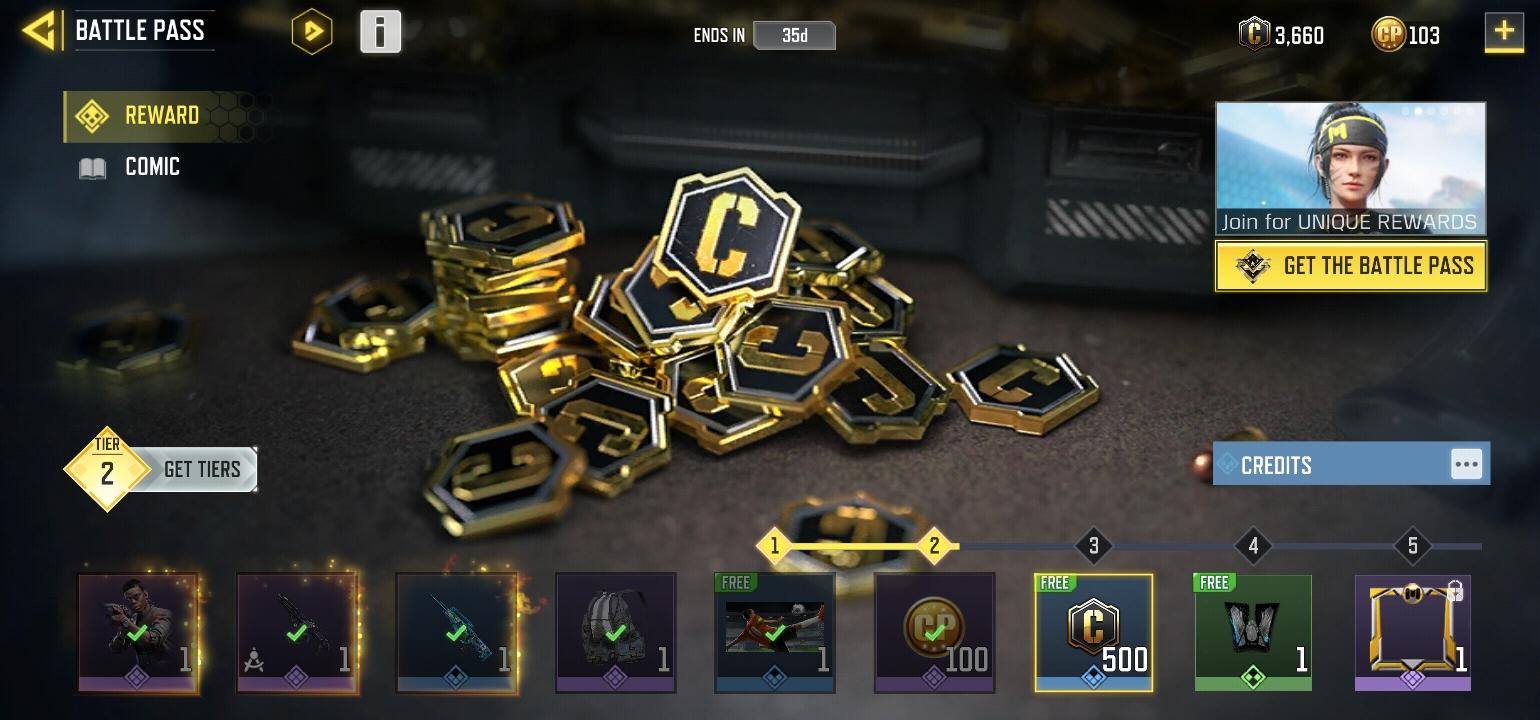This screenshot has height=720, width=1540.
Task: View battle pass info with the i icon
Action: coord(380,31)
